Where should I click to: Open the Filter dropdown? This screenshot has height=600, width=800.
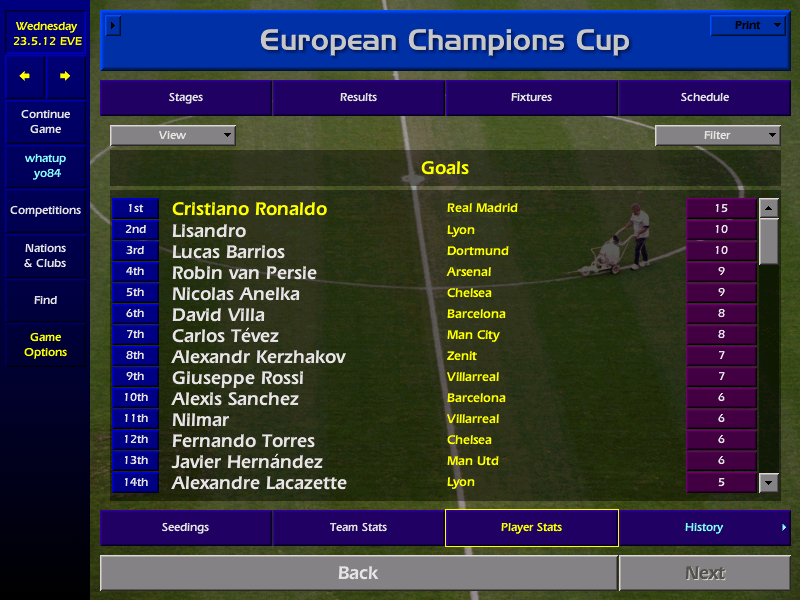(717, 135)
